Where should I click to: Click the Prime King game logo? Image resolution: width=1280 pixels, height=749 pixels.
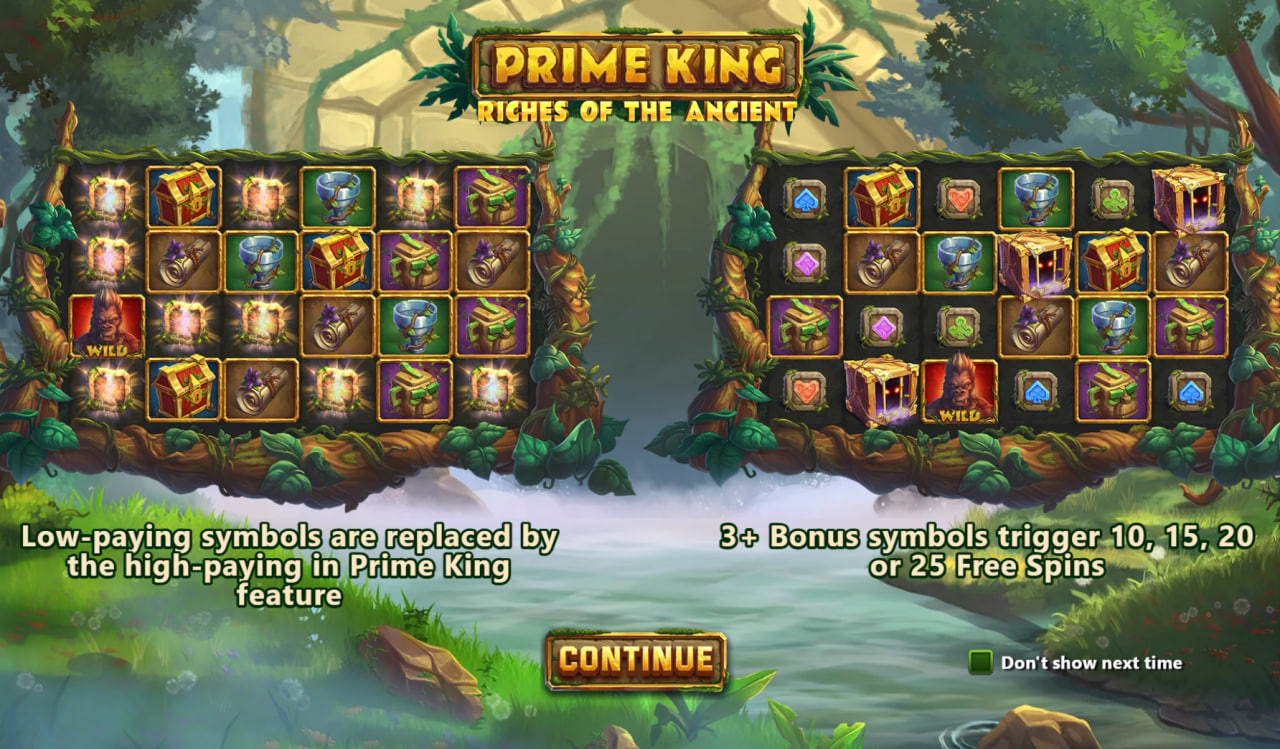point(638,62)
